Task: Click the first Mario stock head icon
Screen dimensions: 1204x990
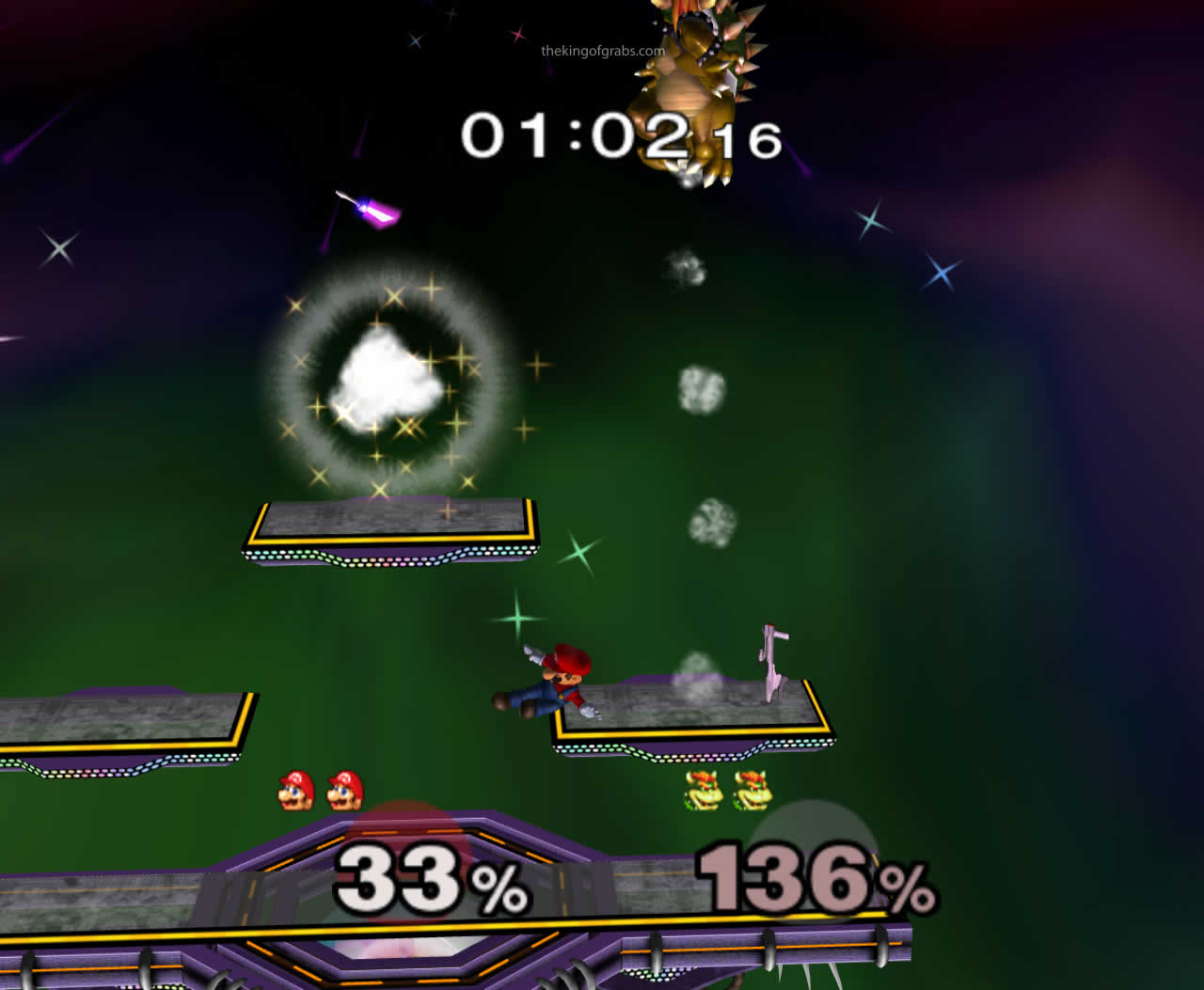Action: pos(296,790)
